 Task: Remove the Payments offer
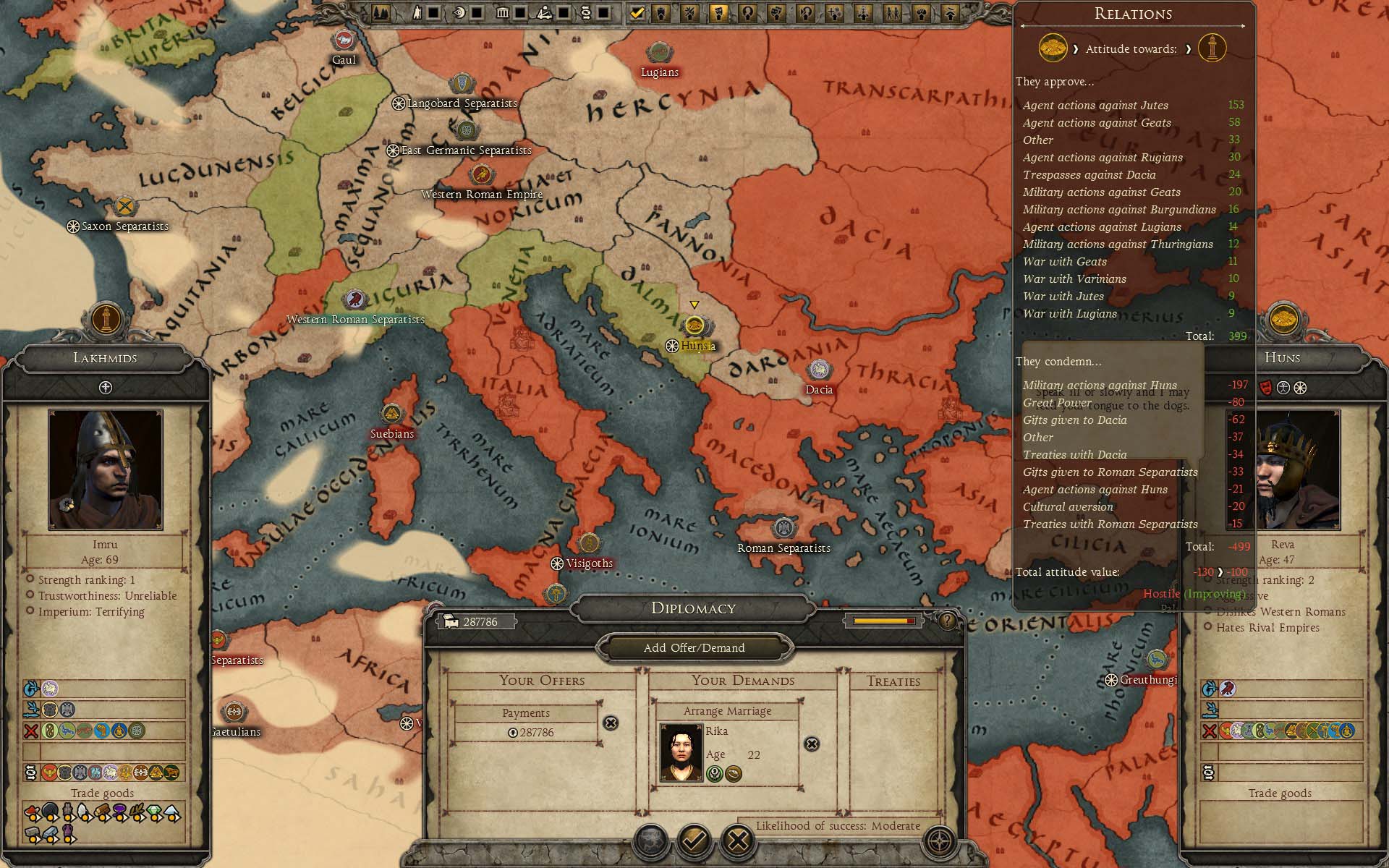pos(611,723)
